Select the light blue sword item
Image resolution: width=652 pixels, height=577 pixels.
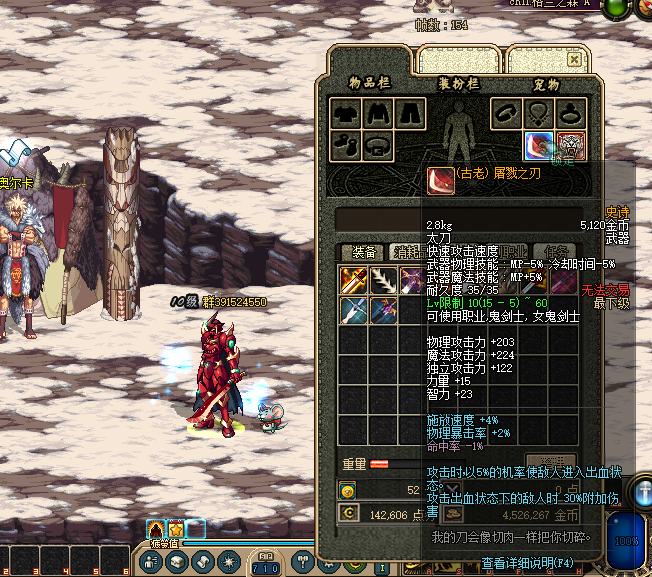(354, 310)
